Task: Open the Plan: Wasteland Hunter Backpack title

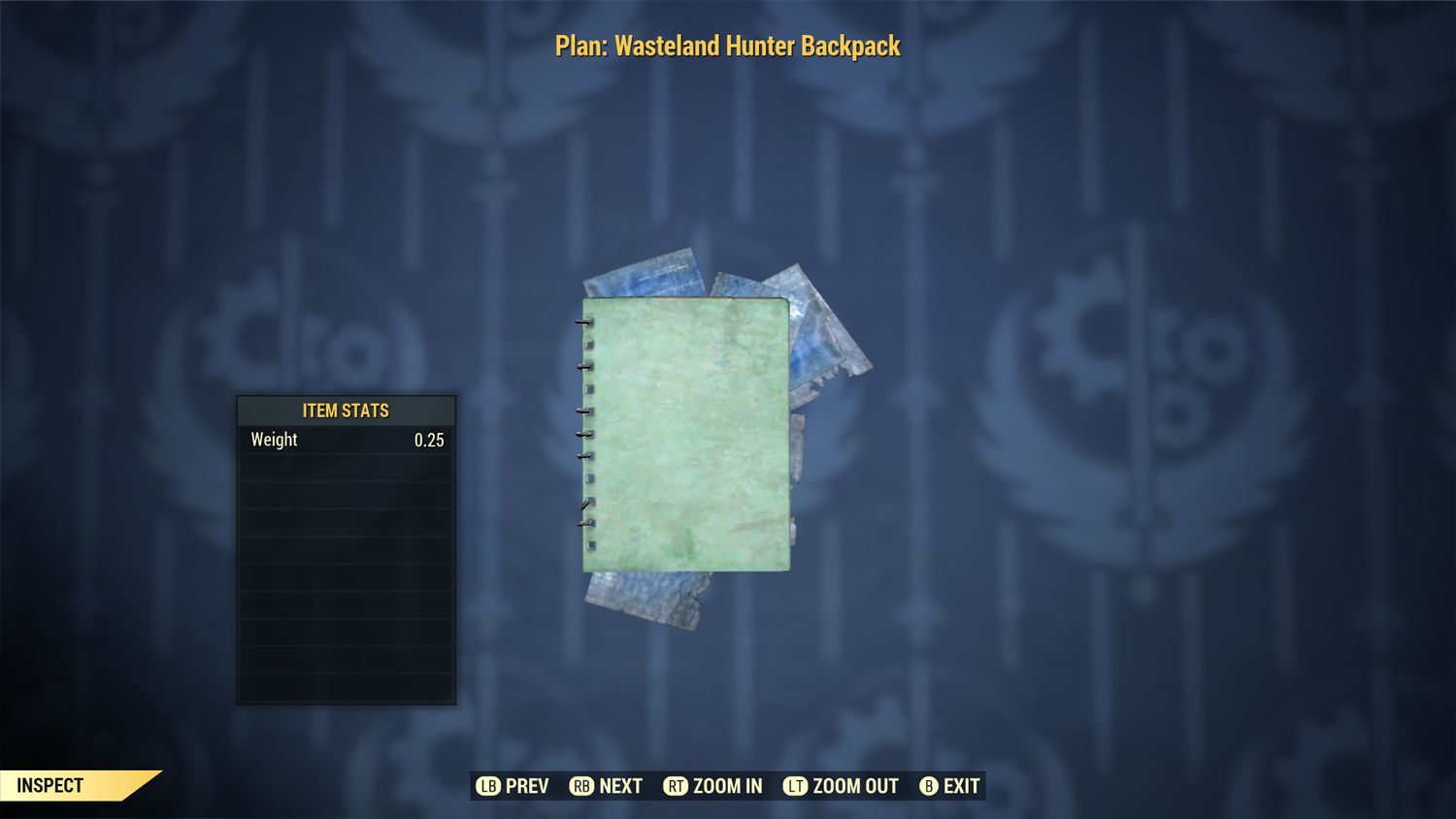Action: click(x=727, y=45)
